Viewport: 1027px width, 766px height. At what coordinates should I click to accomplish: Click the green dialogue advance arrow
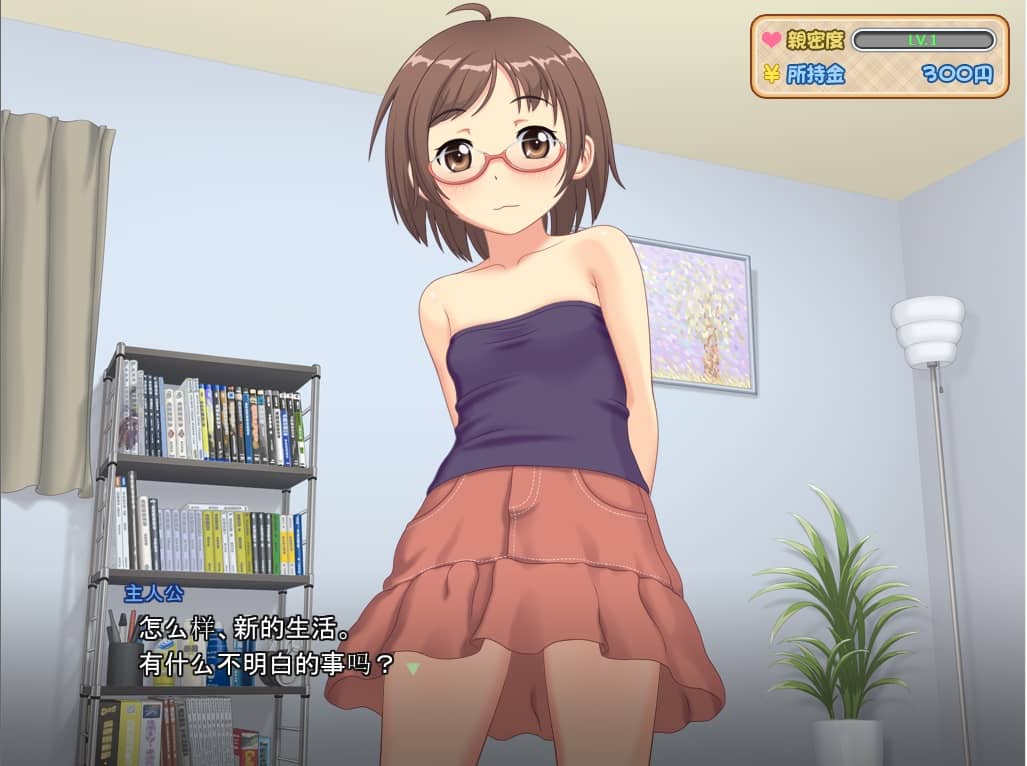point(413,667)
